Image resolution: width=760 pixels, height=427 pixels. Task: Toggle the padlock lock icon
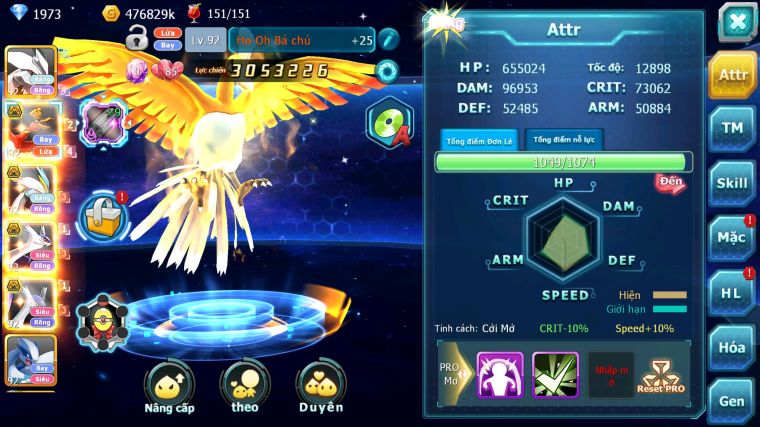coord(137,39)
